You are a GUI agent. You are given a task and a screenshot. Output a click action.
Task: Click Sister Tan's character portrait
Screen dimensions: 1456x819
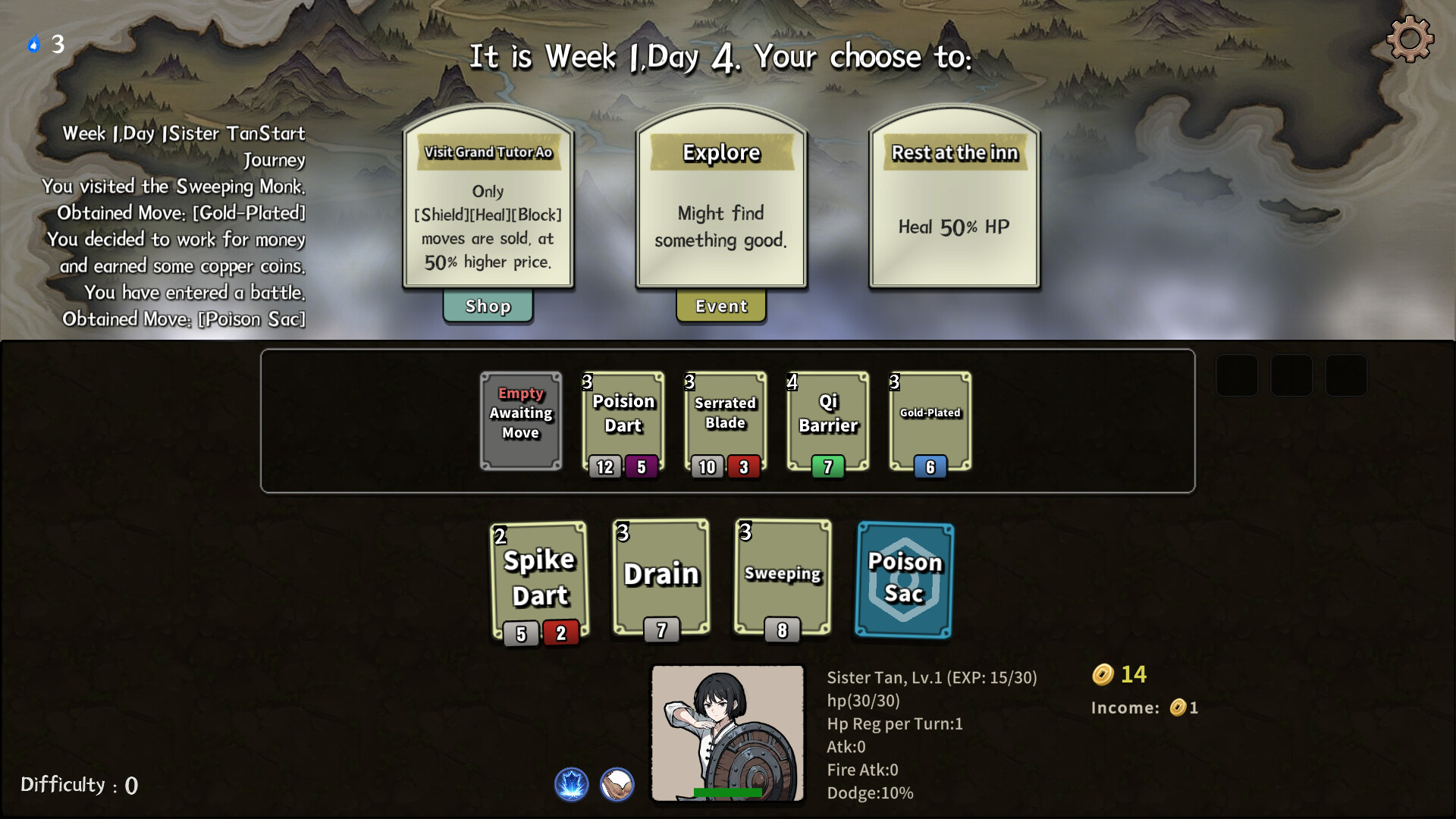(727, 733)
